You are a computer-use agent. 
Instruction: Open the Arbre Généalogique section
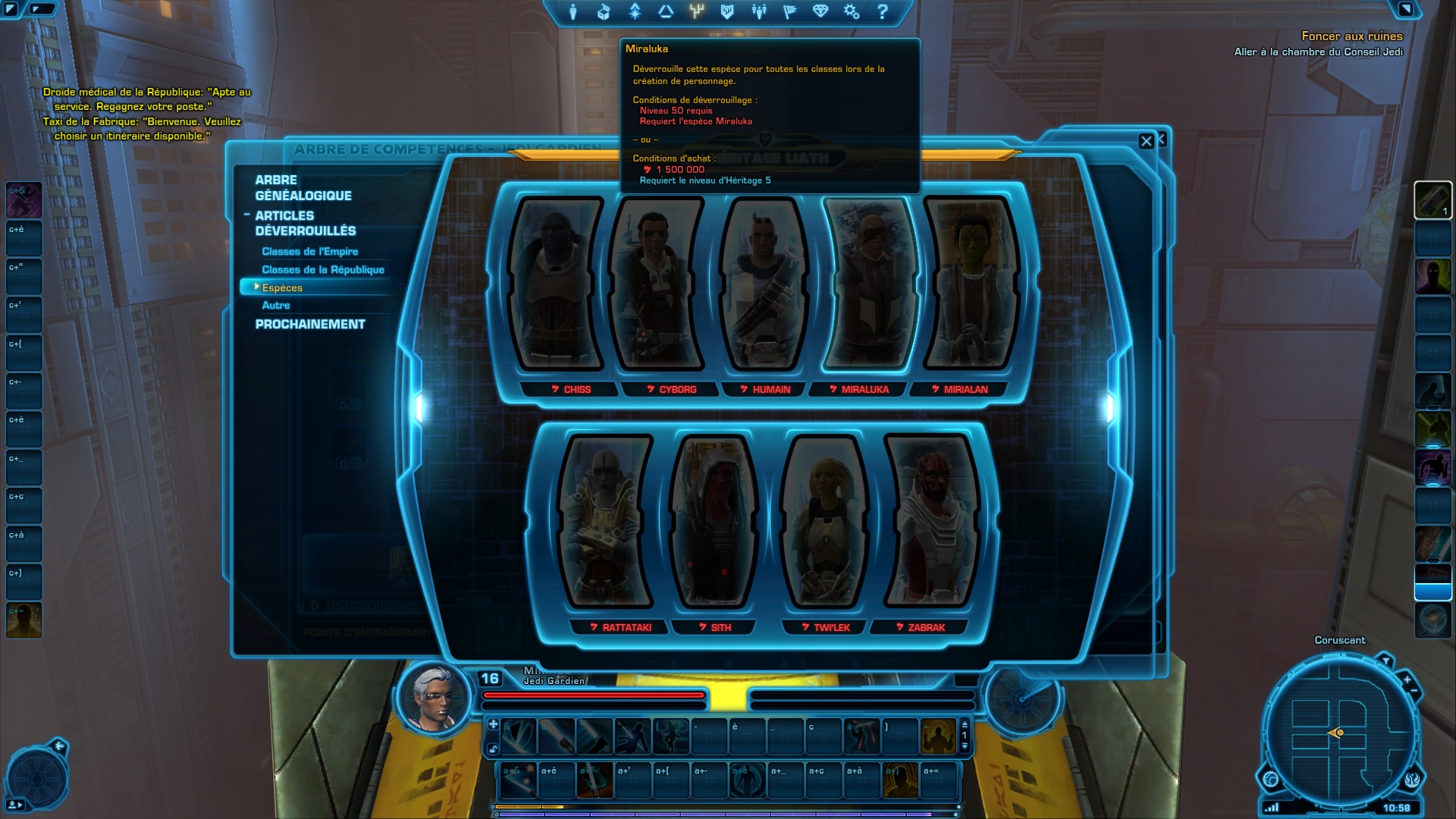pyautogui.click(x=303, y=187)
